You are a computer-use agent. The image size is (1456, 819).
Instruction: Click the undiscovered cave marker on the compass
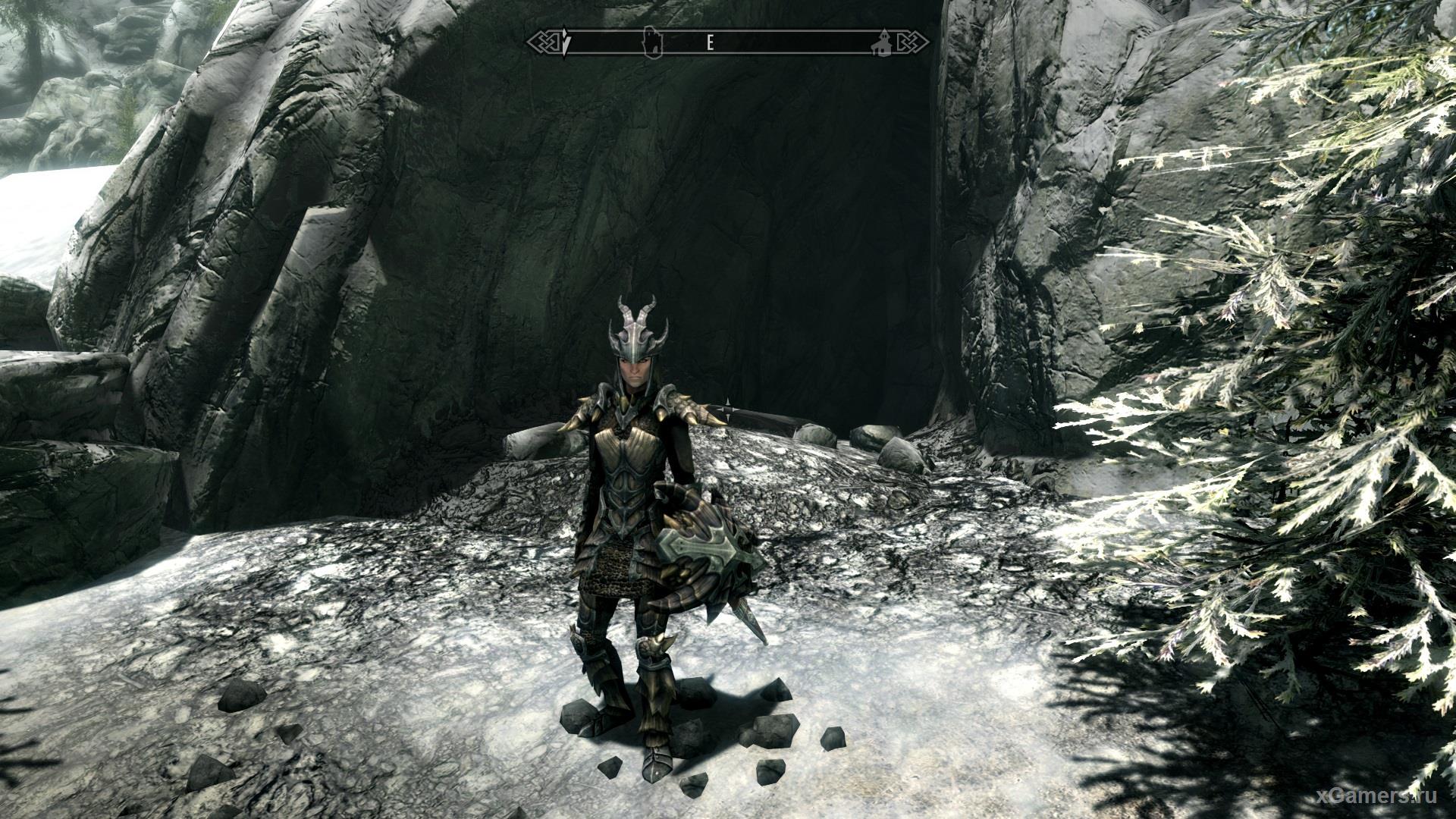(x=651, y=42)
